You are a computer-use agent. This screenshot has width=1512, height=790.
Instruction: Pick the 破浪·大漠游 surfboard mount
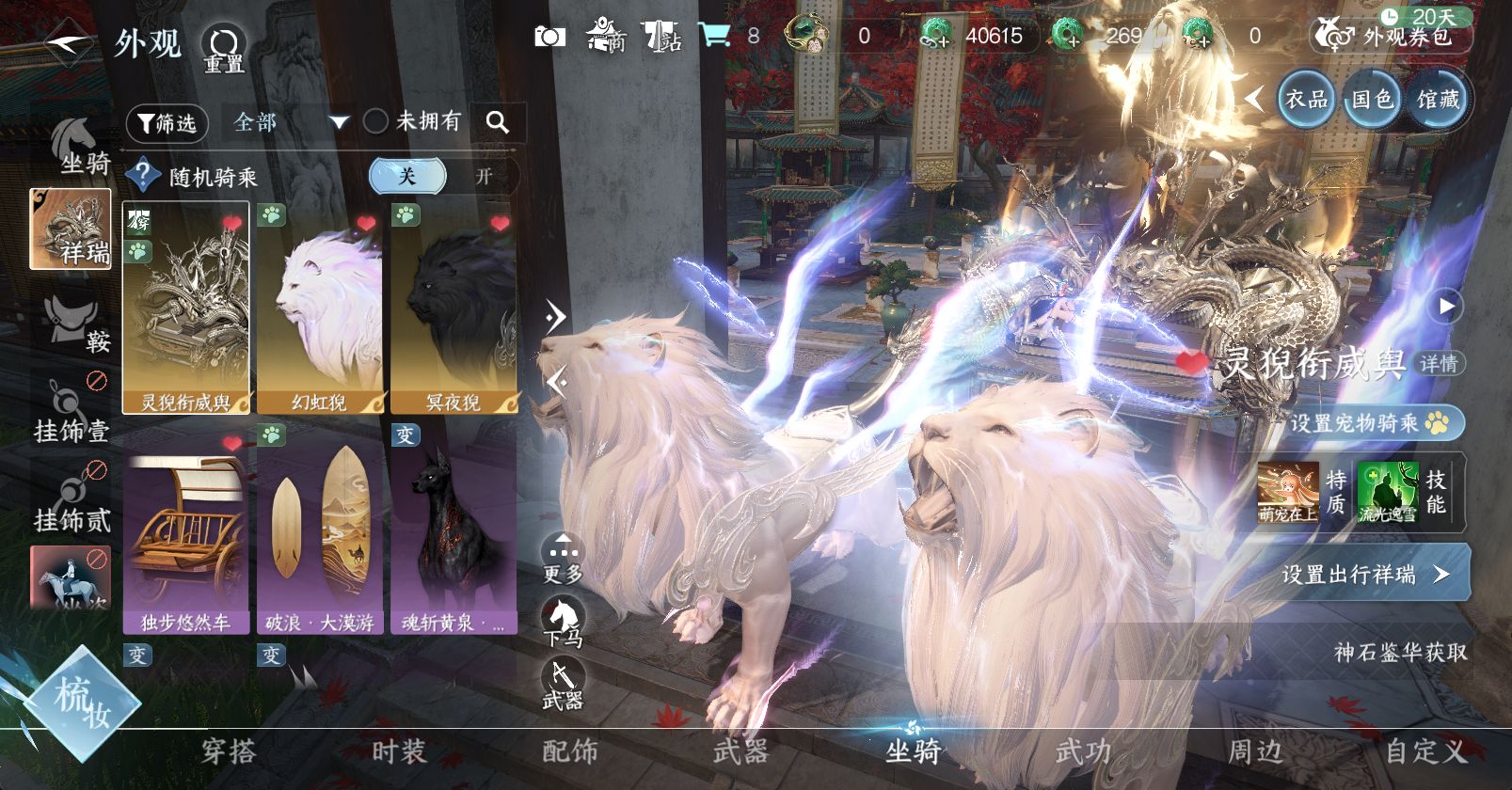click(x=320, y=528)
